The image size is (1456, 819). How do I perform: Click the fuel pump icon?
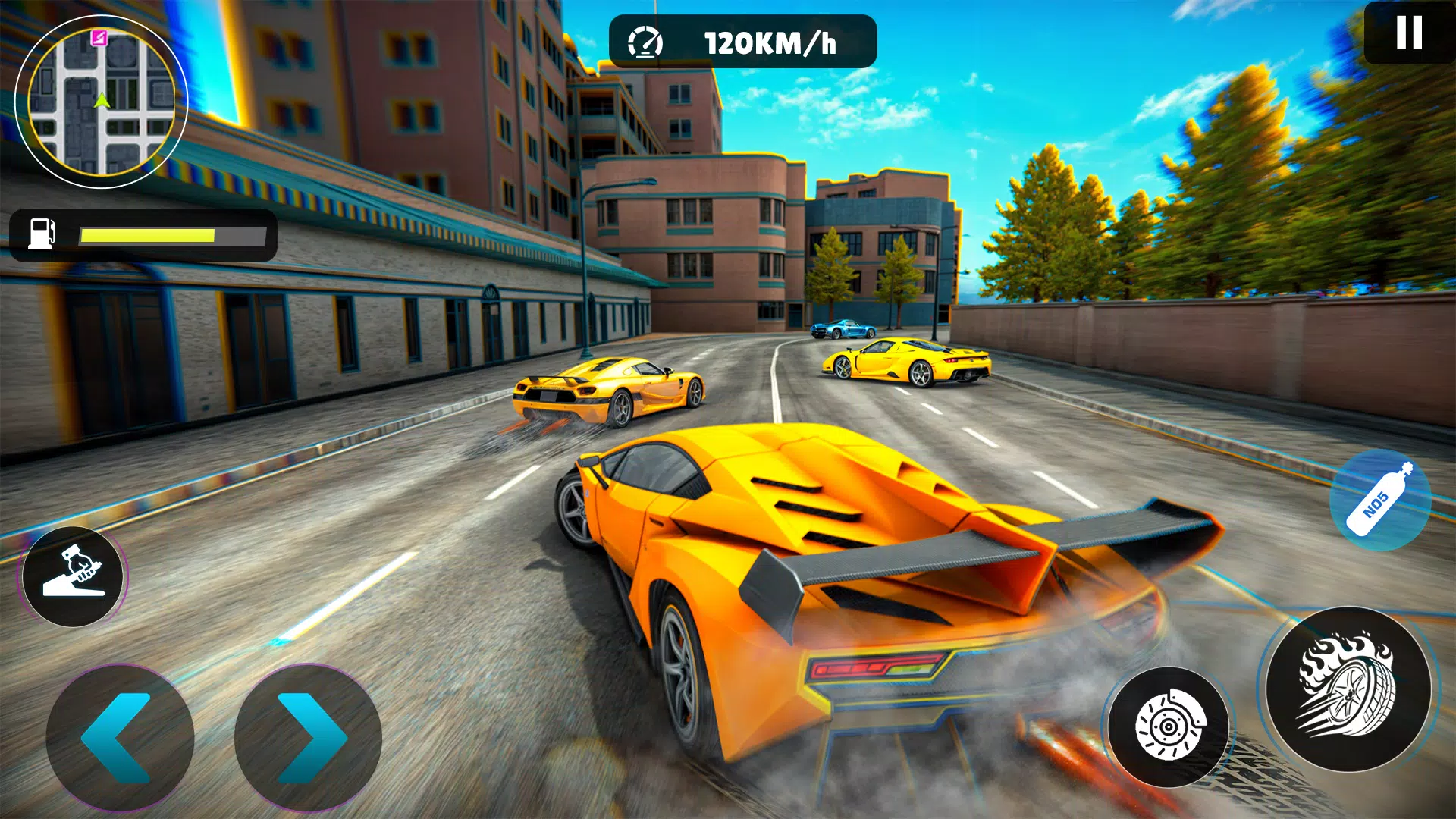tap(43, 233)
